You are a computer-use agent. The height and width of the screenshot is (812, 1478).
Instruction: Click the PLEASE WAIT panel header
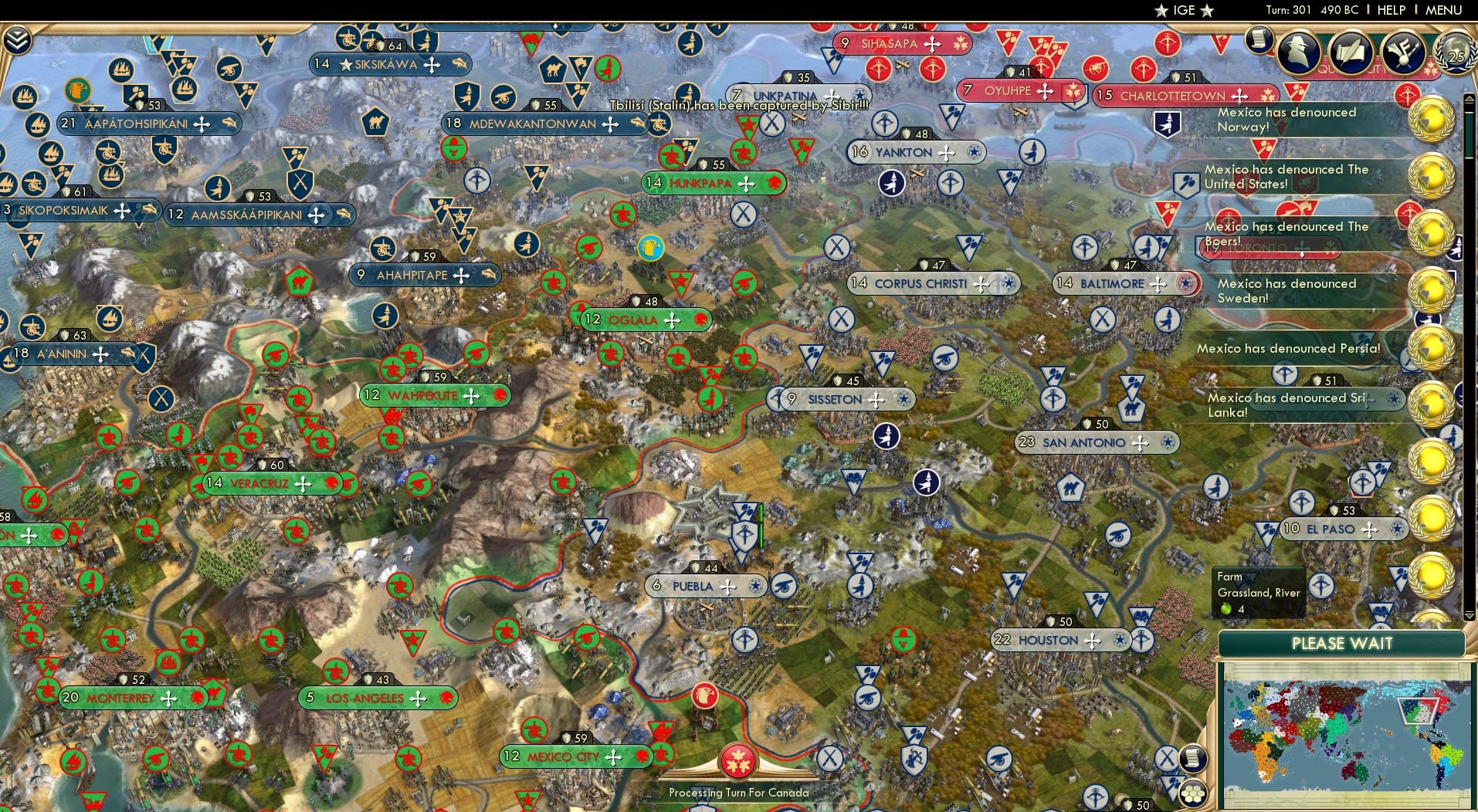1341,643
